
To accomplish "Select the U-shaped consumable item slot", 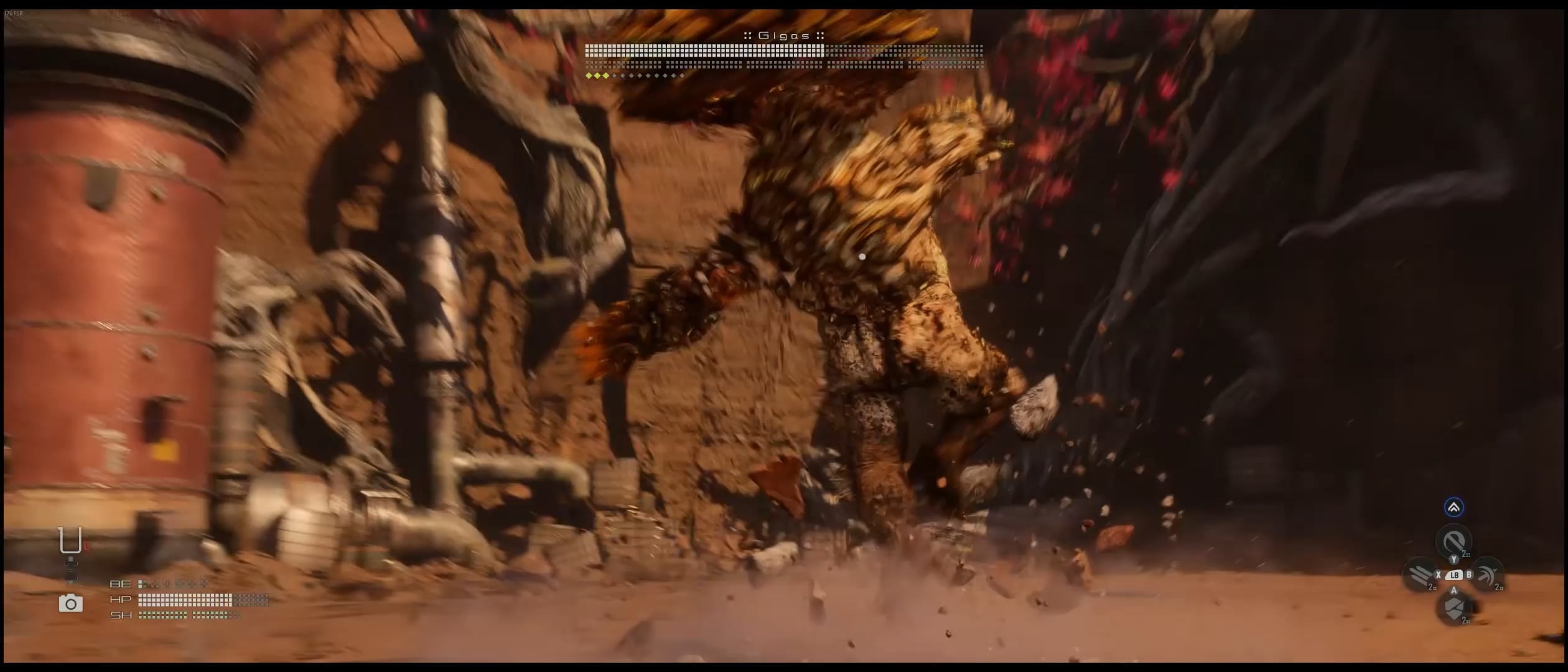I will pos(70,540).
